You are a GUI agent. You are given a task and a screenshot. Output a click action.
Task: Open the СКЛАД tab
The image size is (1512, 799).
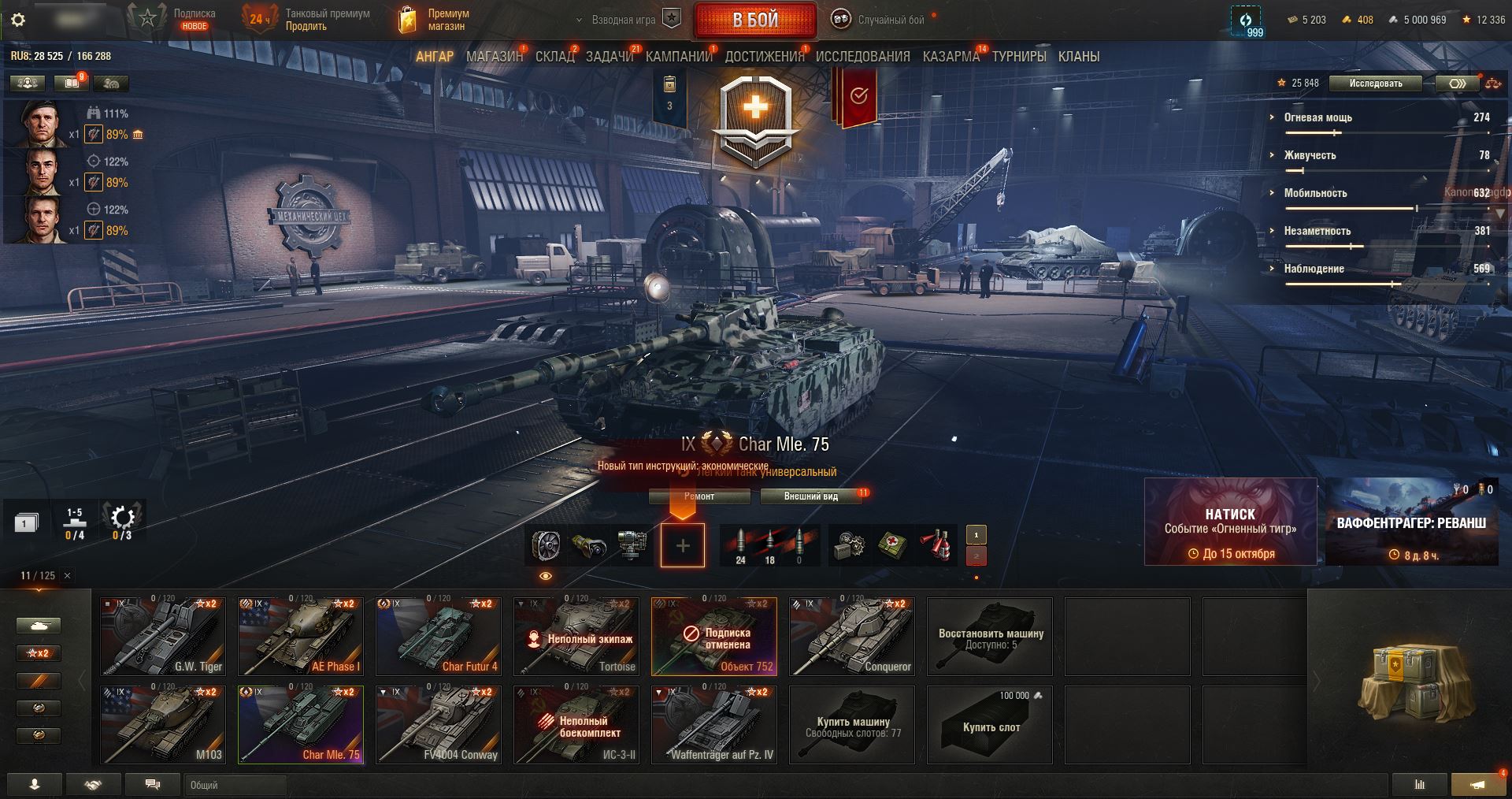(554, 57)
